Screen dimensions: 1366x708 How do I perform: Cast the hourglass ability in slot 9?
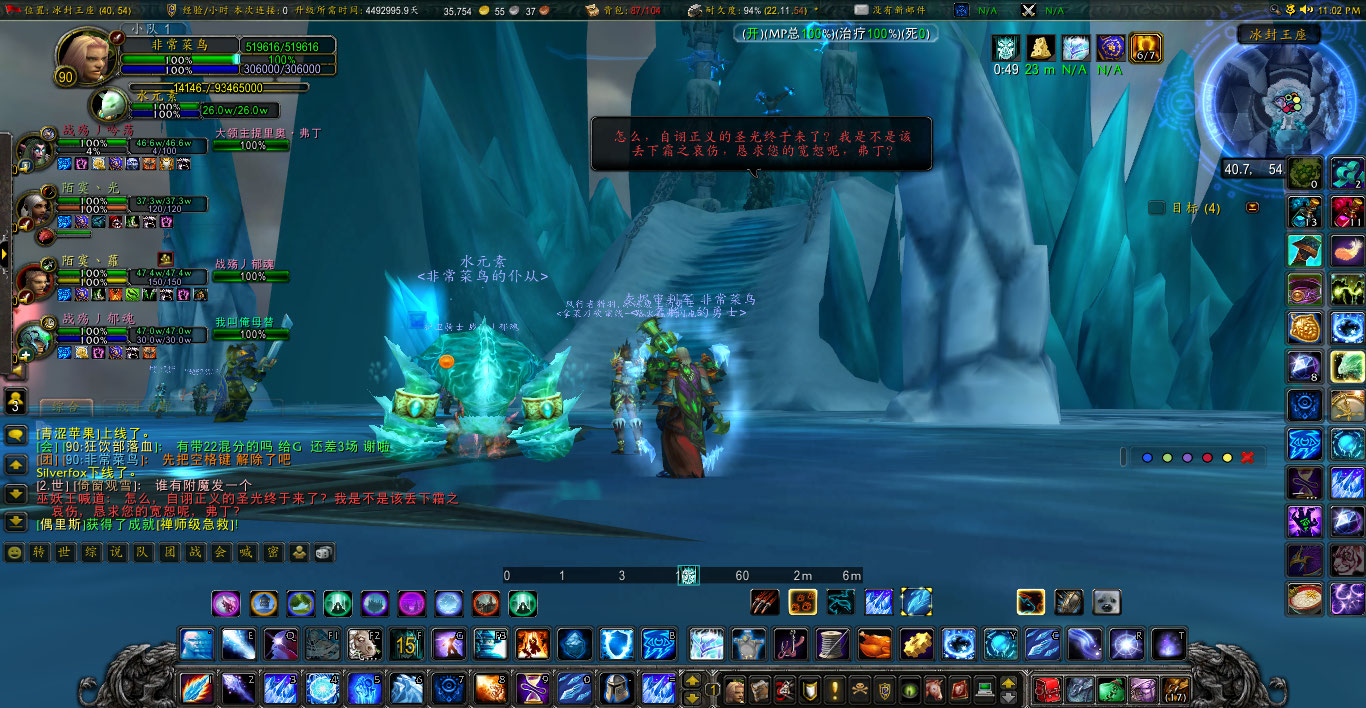click(x=532, y=689)
